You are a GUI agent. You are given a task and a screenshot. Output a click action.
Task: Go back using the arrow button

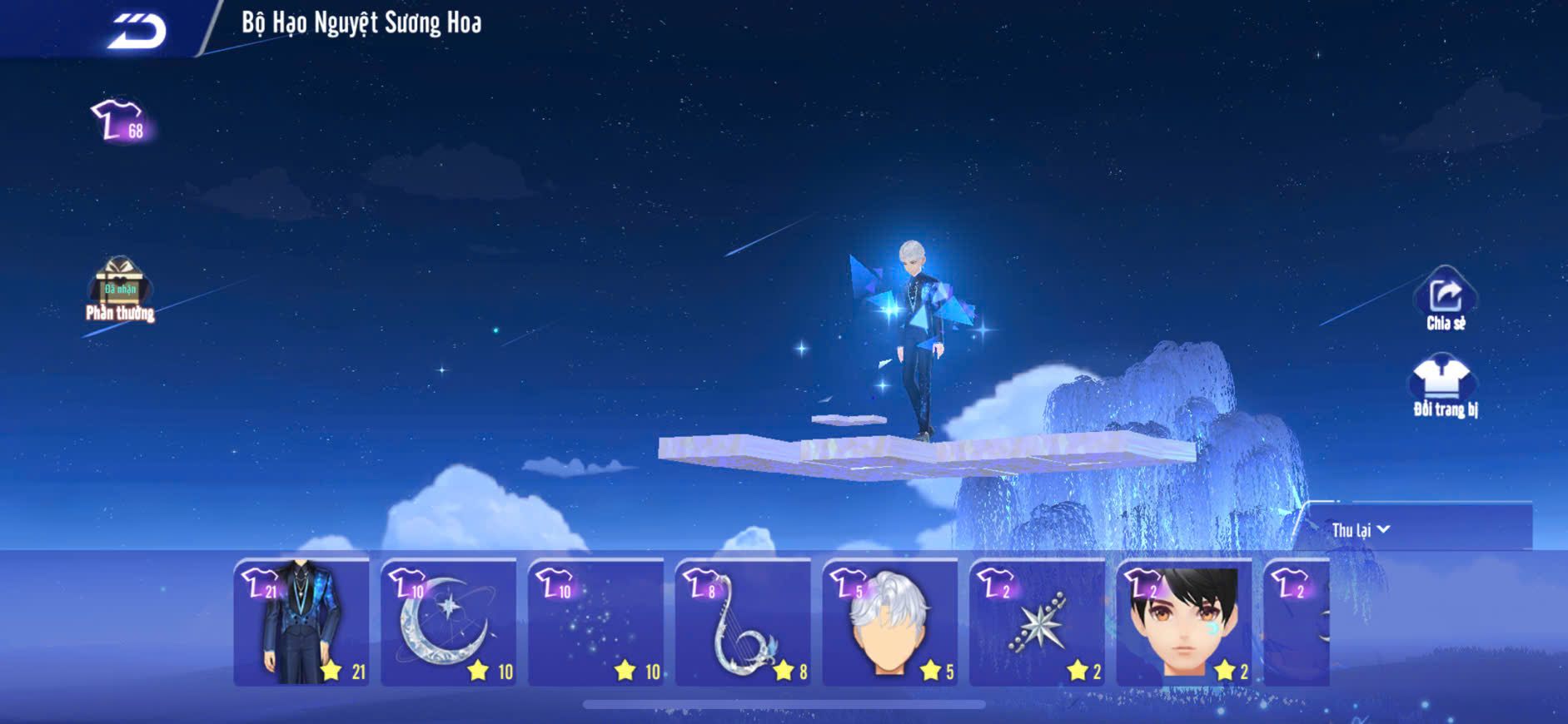[x=137, y=31]
